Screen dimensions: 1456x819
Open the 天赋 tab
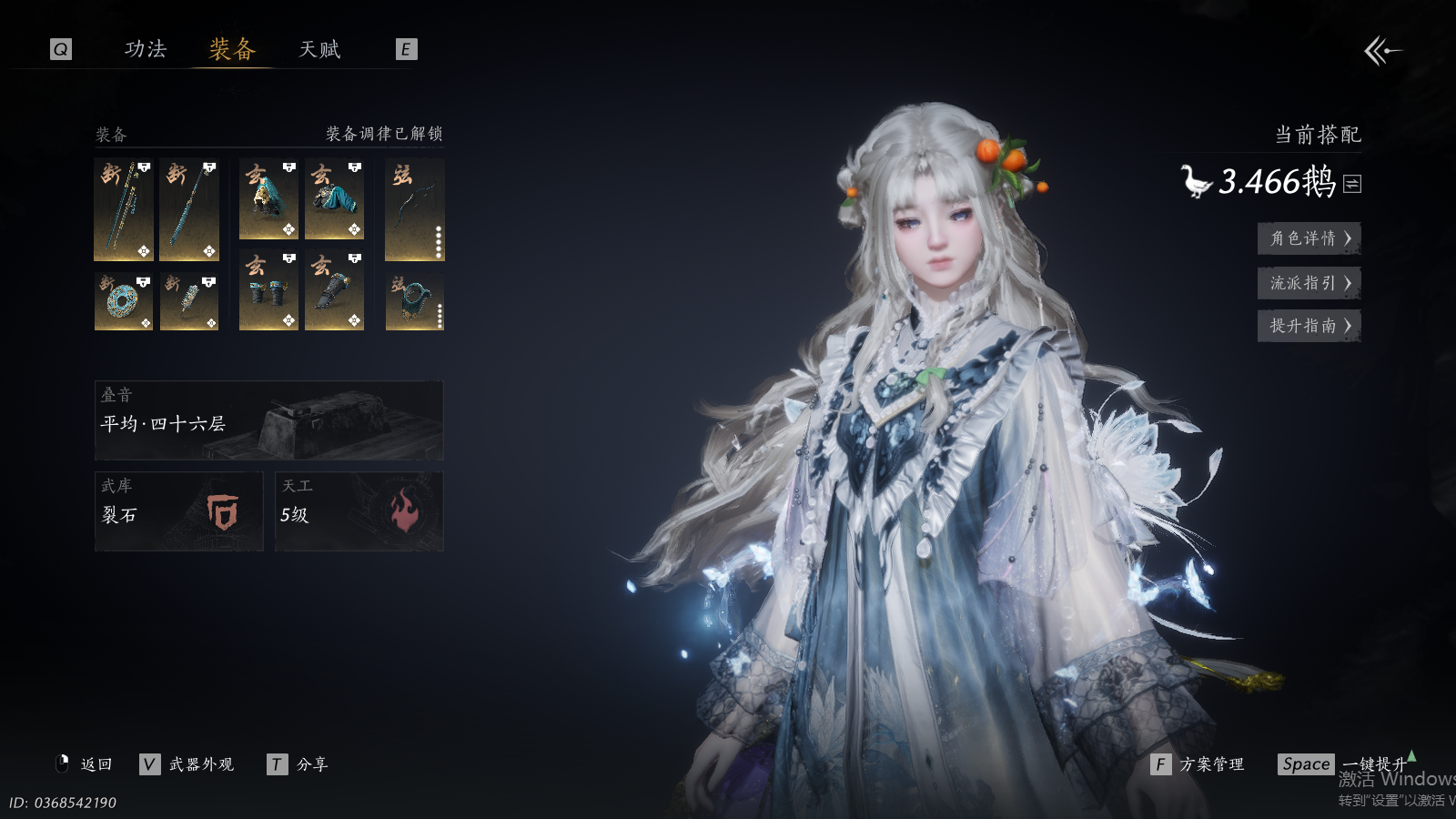[x=319, y=49]
